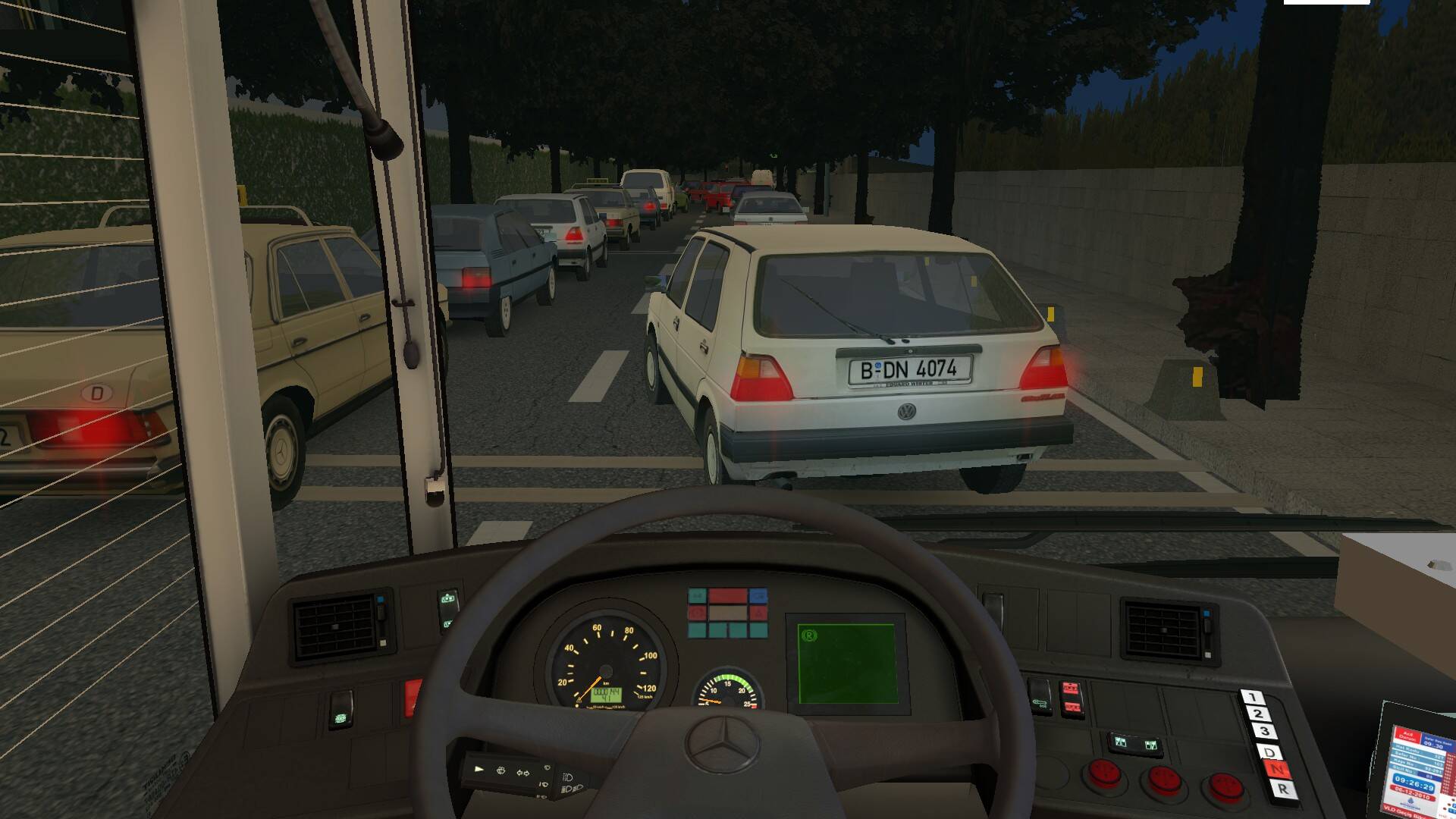Select gear button 2 on the selector
The image size is (1456, 819).
click(x=1258, y=714)
